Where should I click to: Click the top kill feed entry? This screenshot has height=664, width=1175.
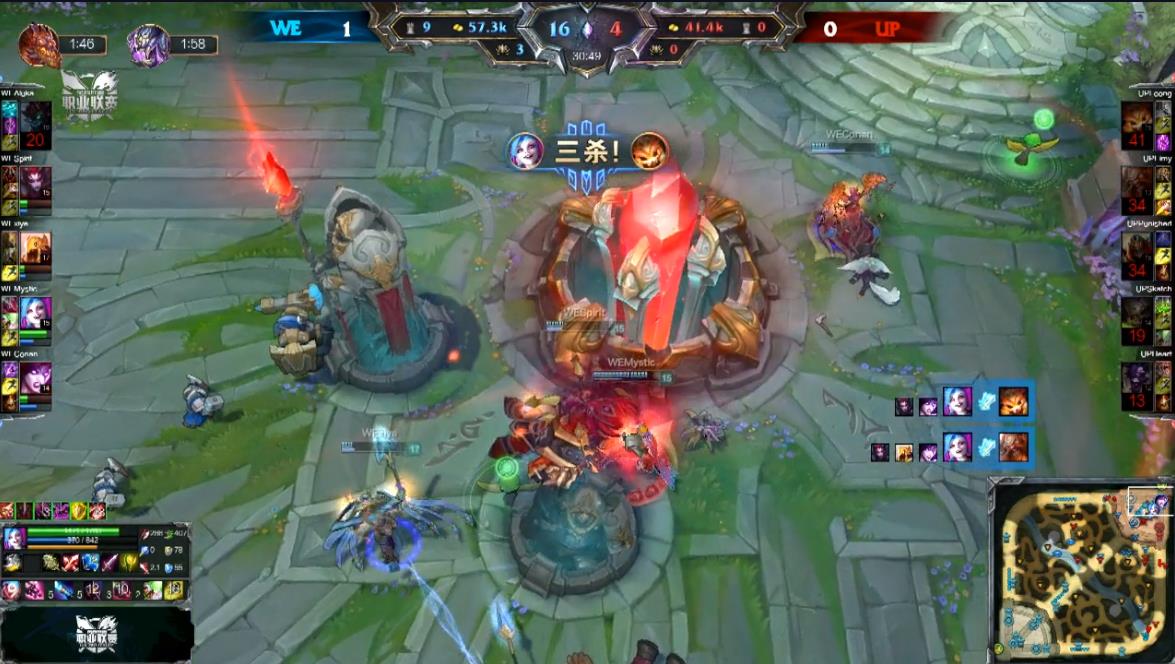pos(964,402)
